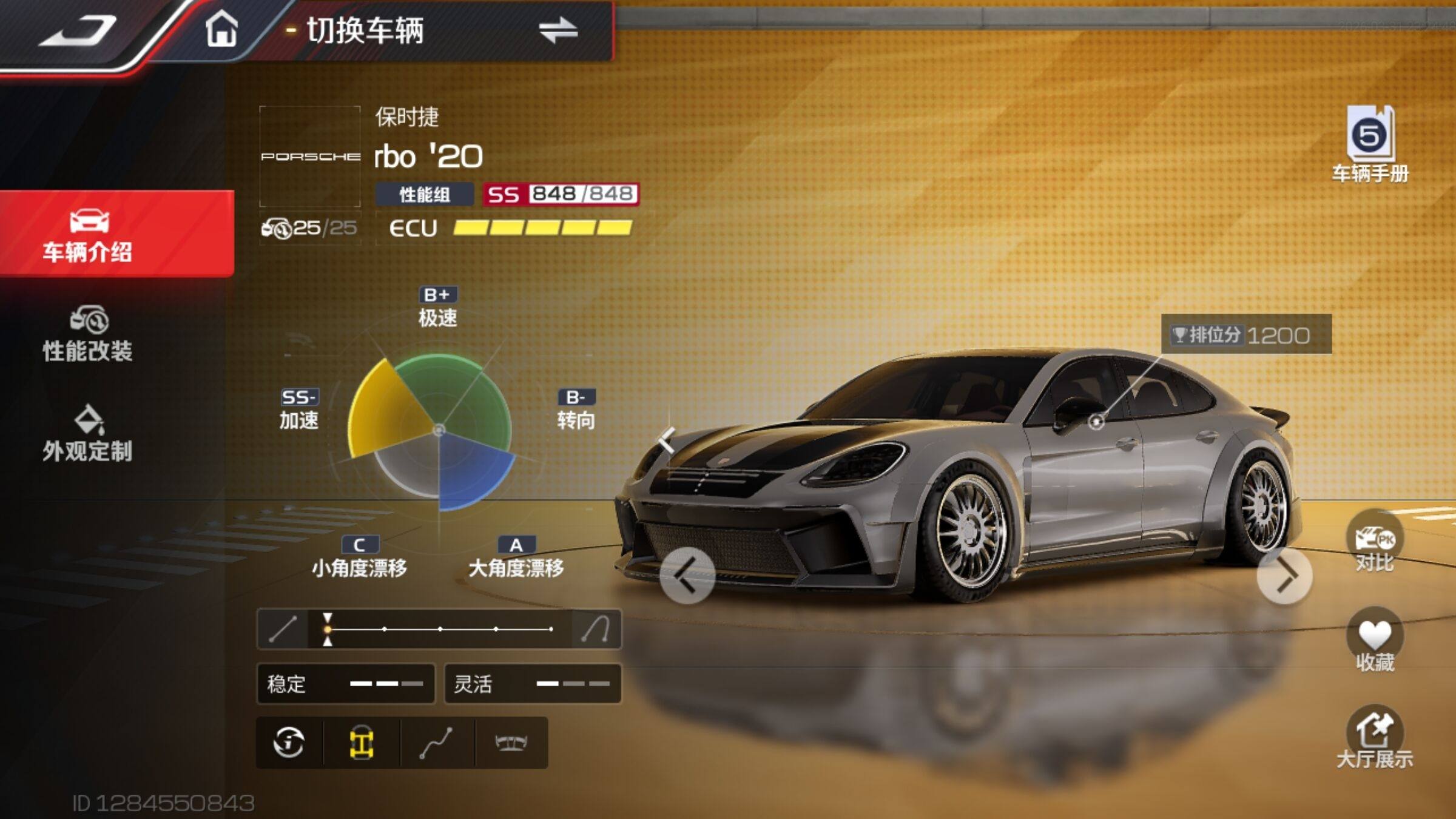Go back with the top-left return arrow
The height and width of the screenshot is (819, 1456).
[78, 32]
